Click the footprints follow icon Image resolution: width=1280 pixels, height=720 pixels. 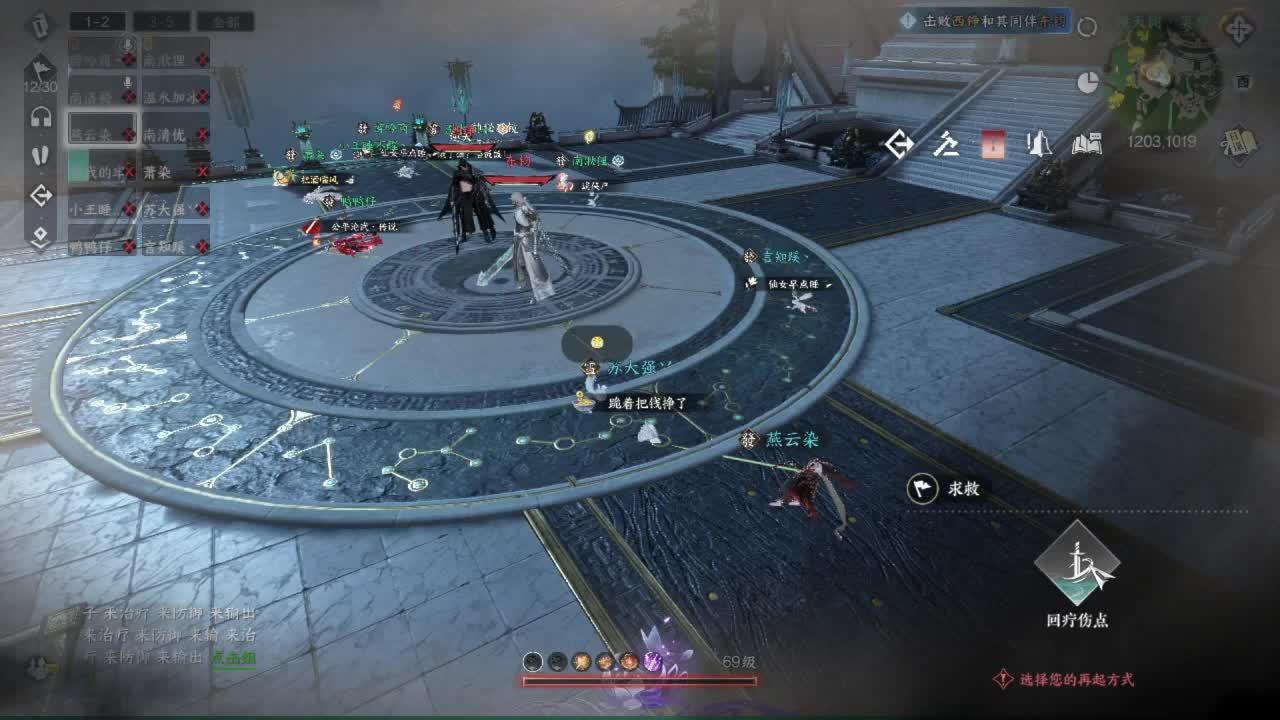coord(41,156)
